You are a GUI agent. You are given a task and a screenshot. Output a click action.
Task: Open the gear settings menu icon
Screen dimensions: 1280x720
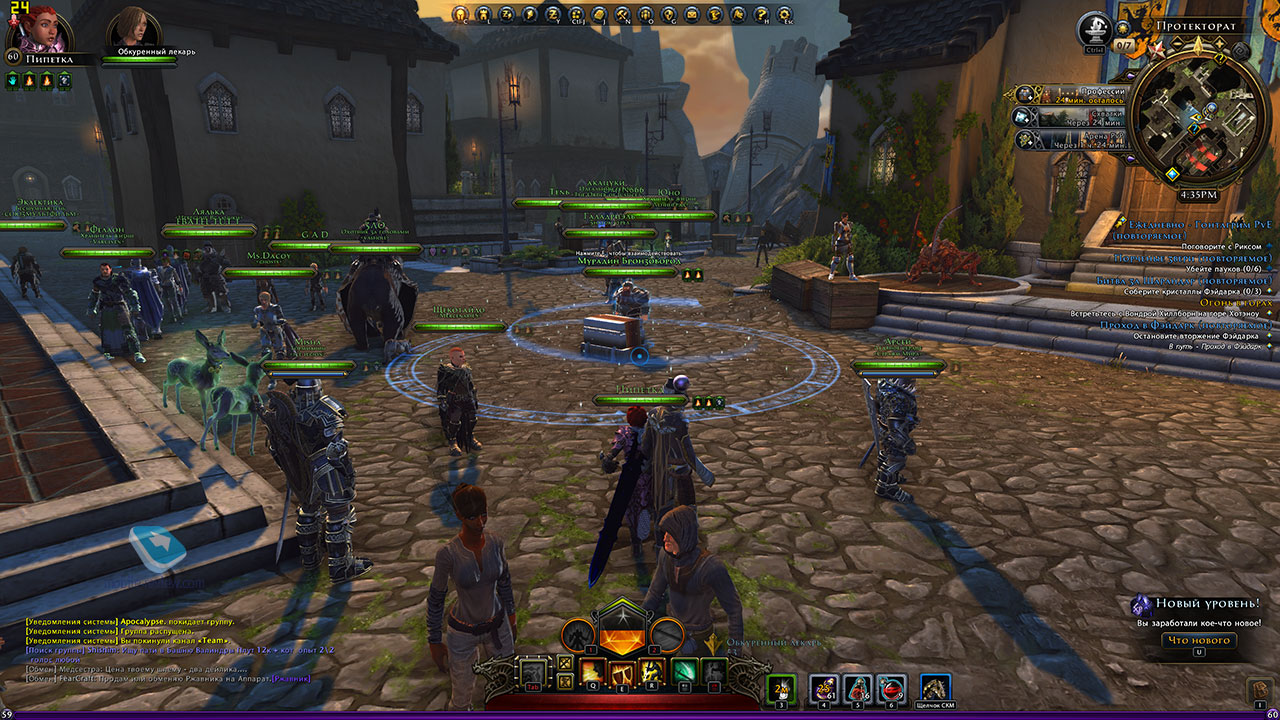pos(786,14)
